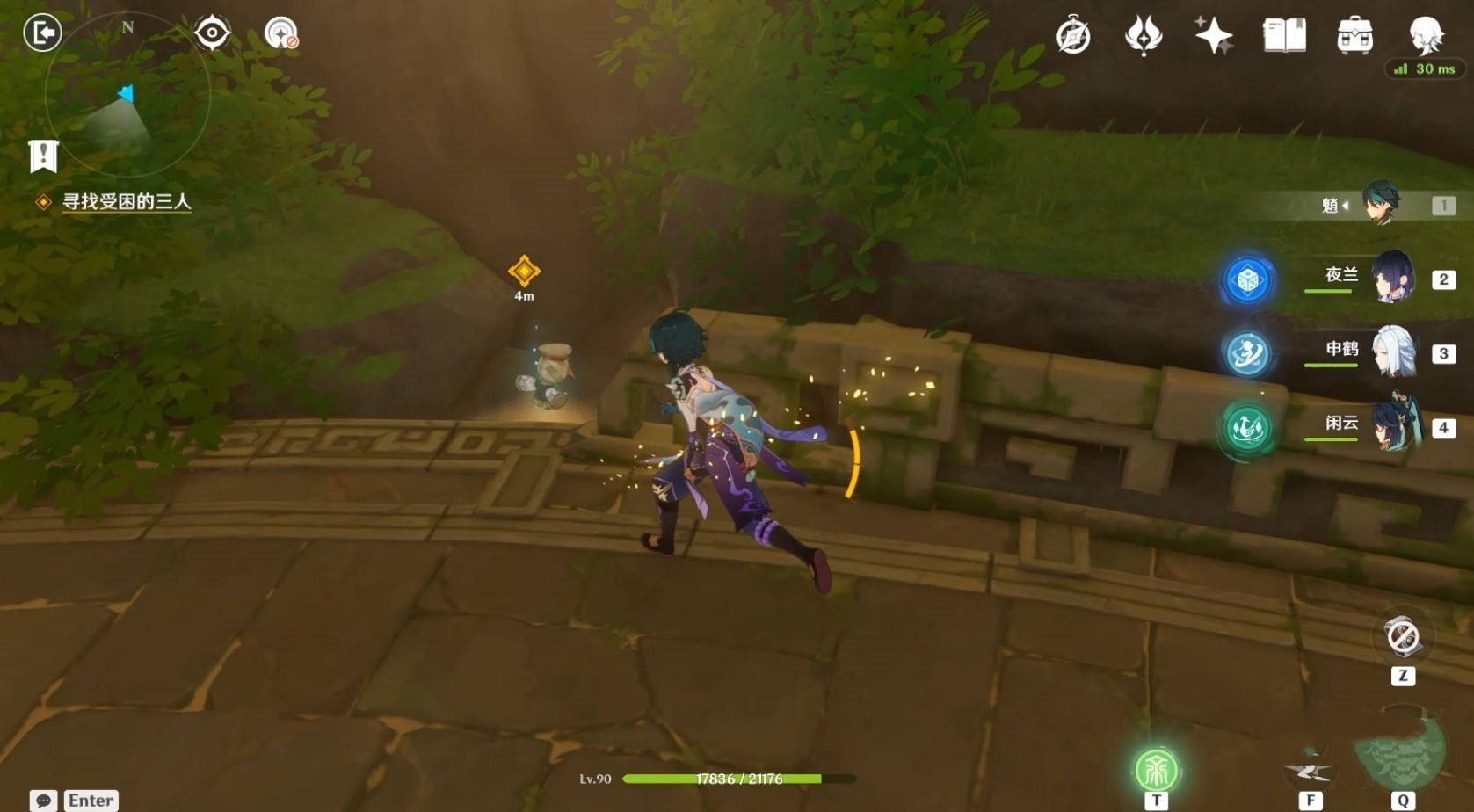Open the quest navigation target icon
This screenshot has height=812, width=1474.
(212, 33)
